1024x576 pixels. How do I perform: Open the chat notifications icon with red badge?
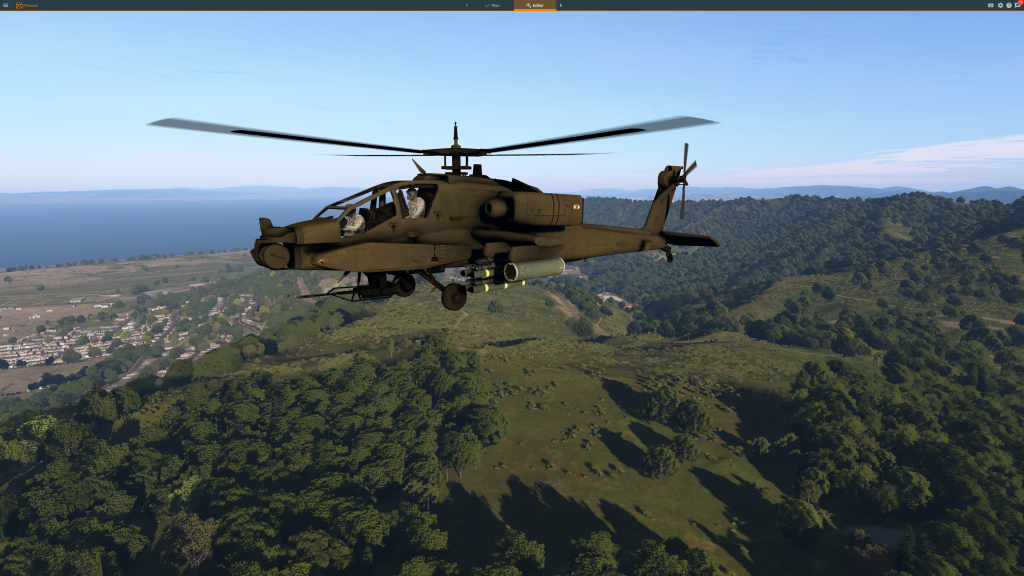tap(1017, 5)
